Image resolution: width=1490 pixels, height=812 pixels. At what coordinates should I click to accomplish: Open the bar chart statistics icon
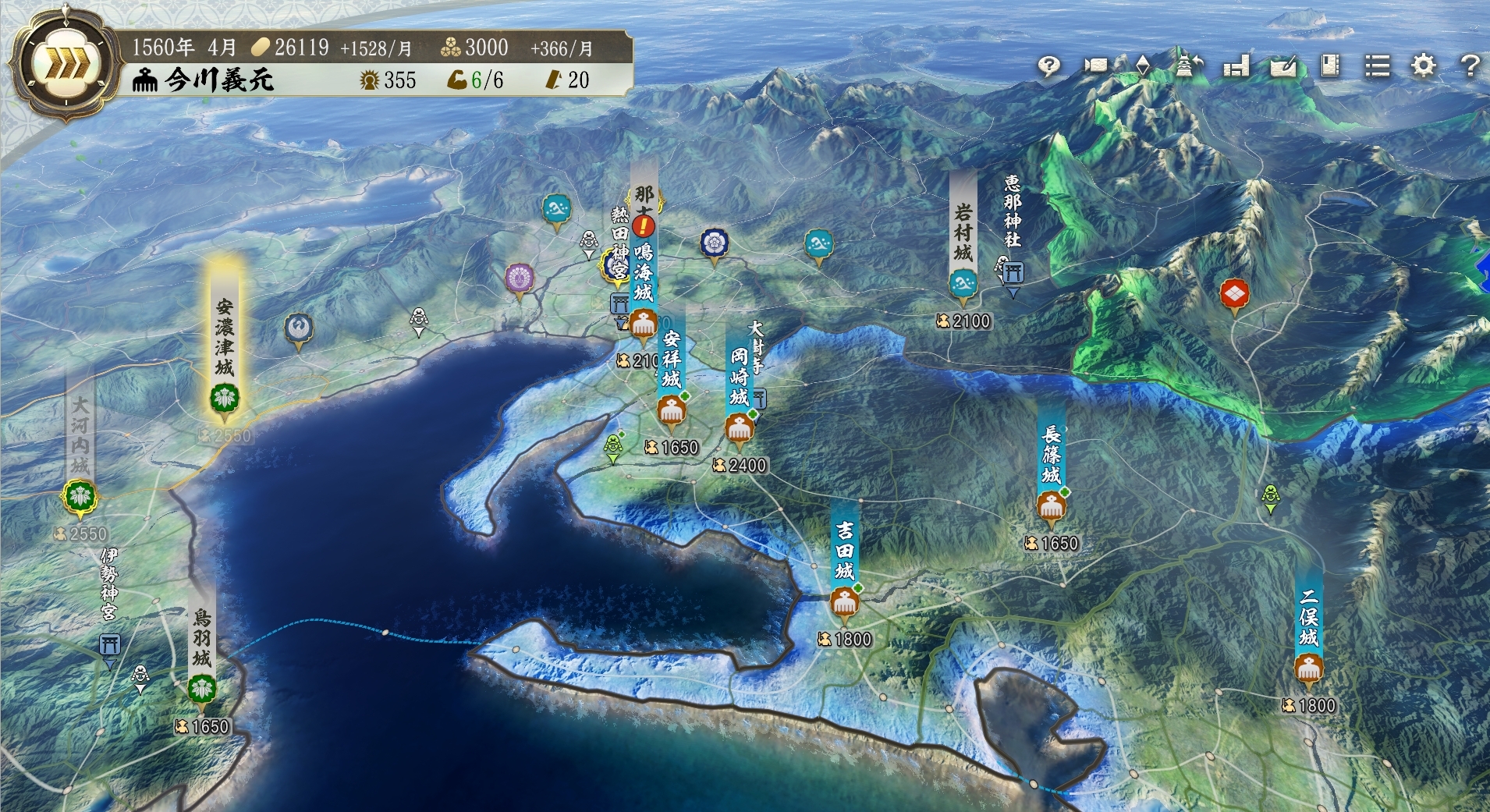1236,66
